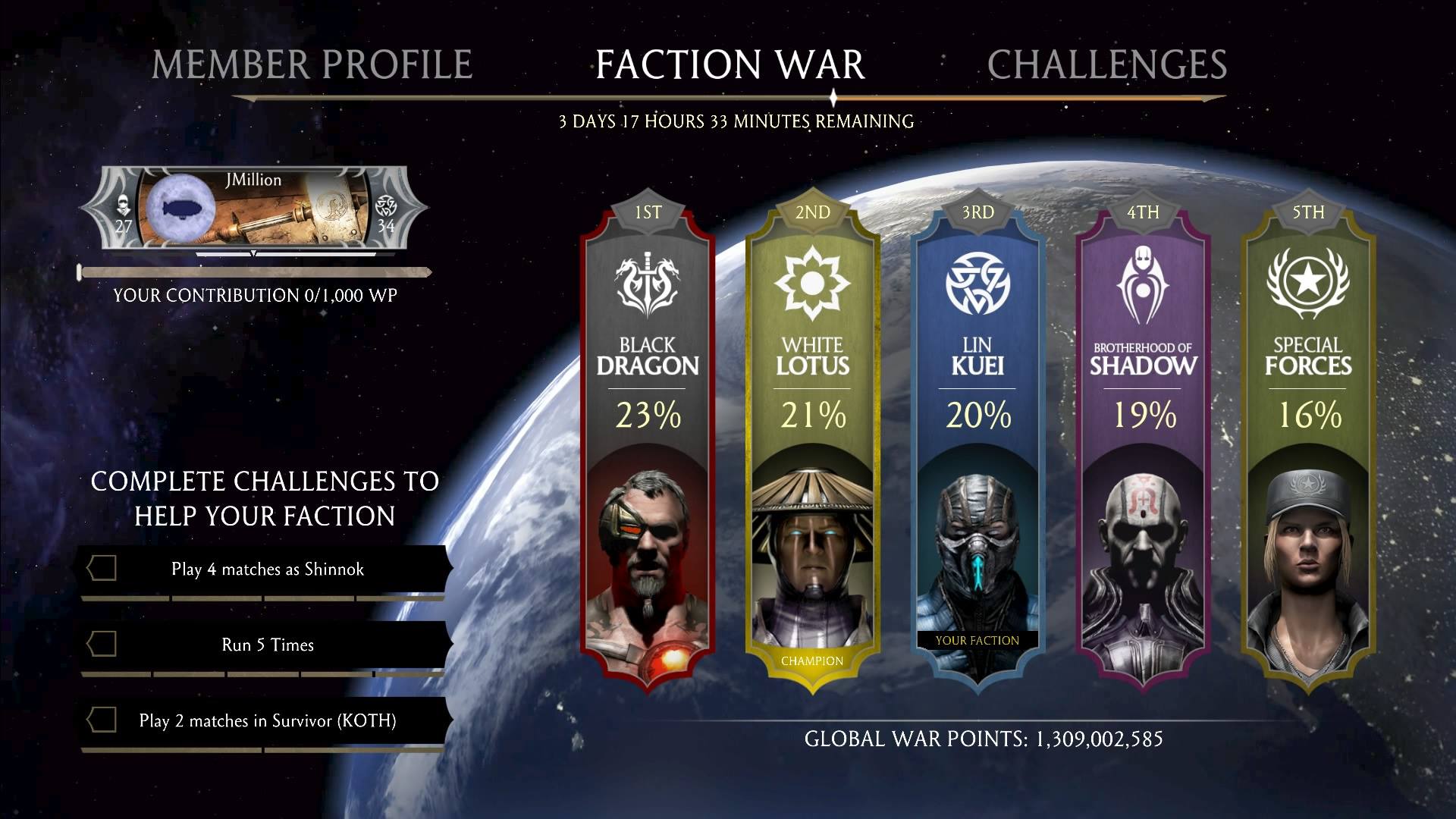Screen dimensions: 1456x819
Task: Select the Run 5 Times challenge
Action: [267, 645]
